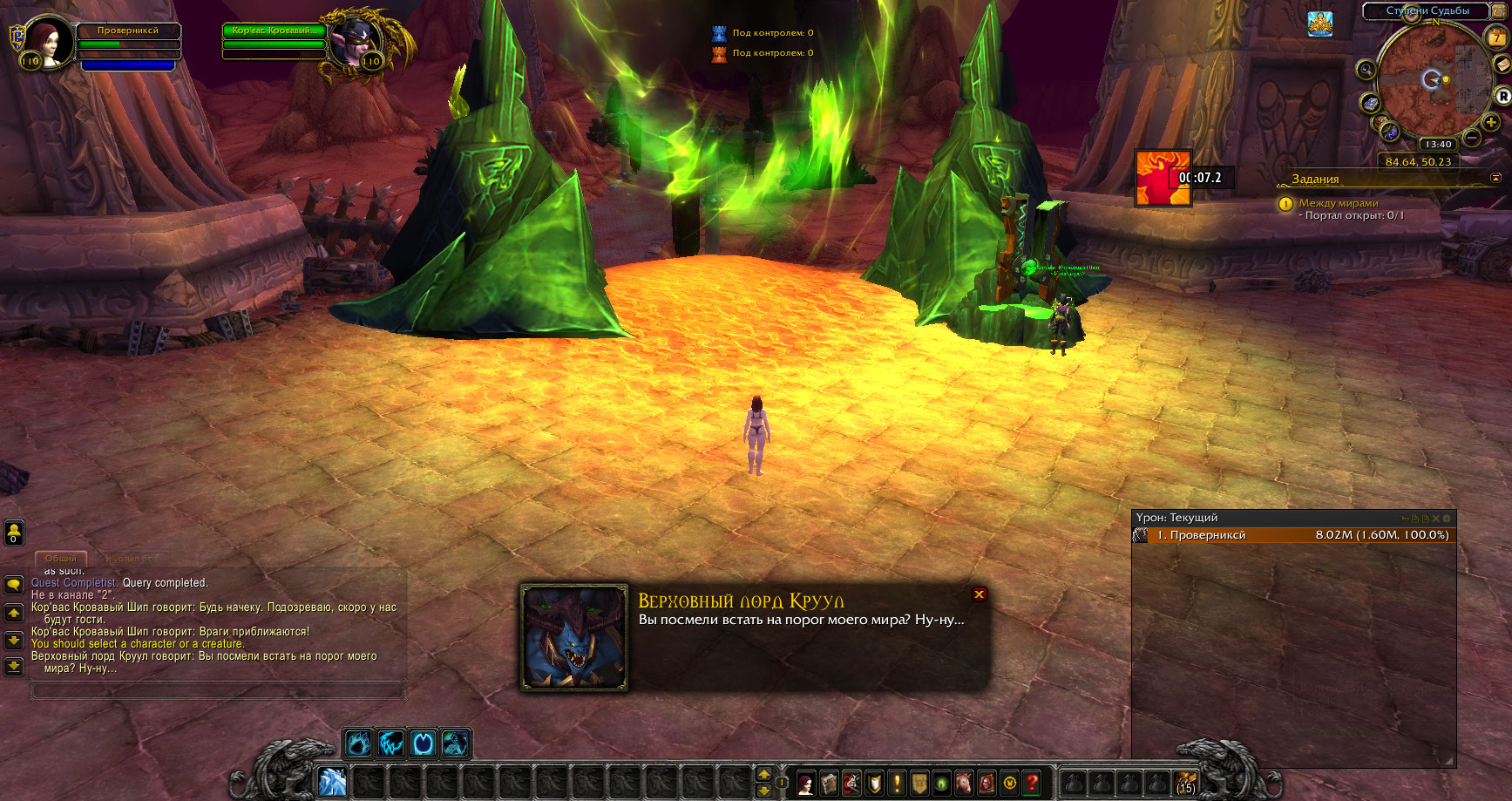The image size is (1512, 801).
Task: Switch to the Общий chat tab
Action: pyautogui.click(x=61, y=558)
